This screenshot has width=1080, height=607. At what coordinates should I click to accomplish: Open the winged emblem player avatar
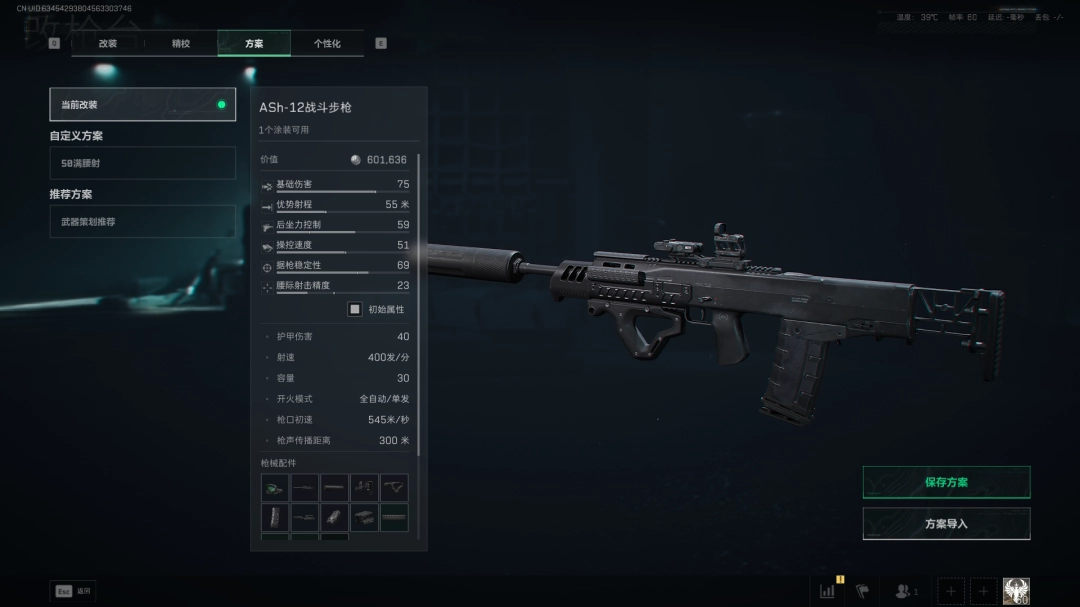tap(1016, 591)
